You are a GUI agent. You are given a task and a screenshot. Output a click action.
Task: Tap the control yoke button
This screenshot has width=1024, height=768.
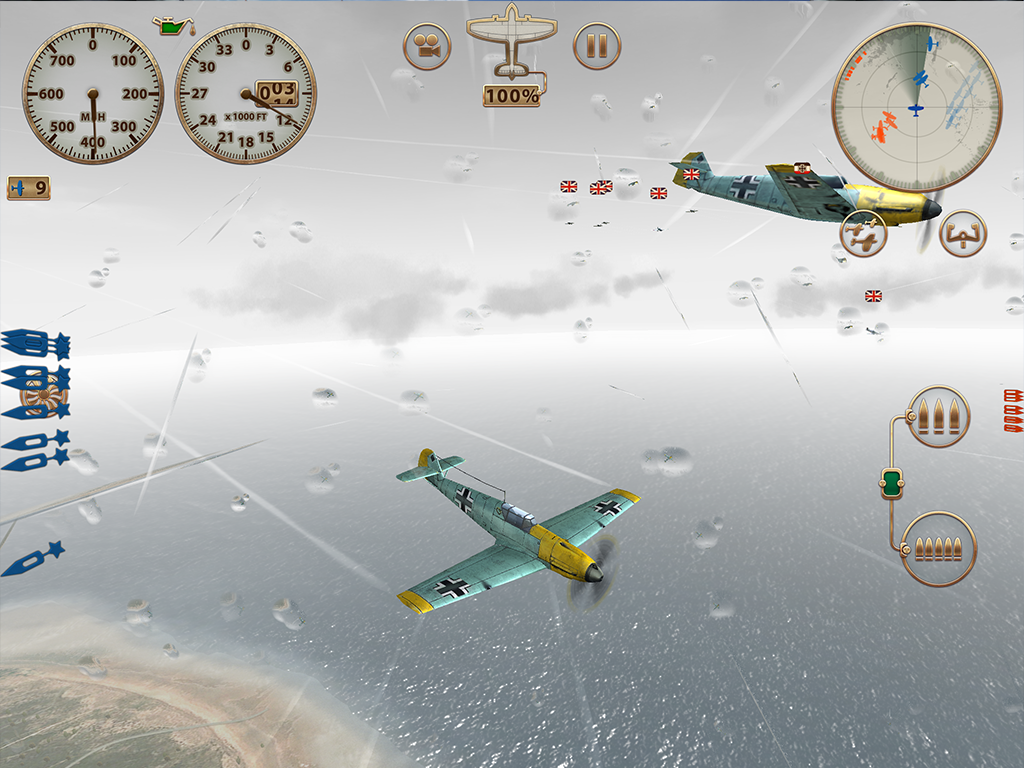click(x=963, y=234)
